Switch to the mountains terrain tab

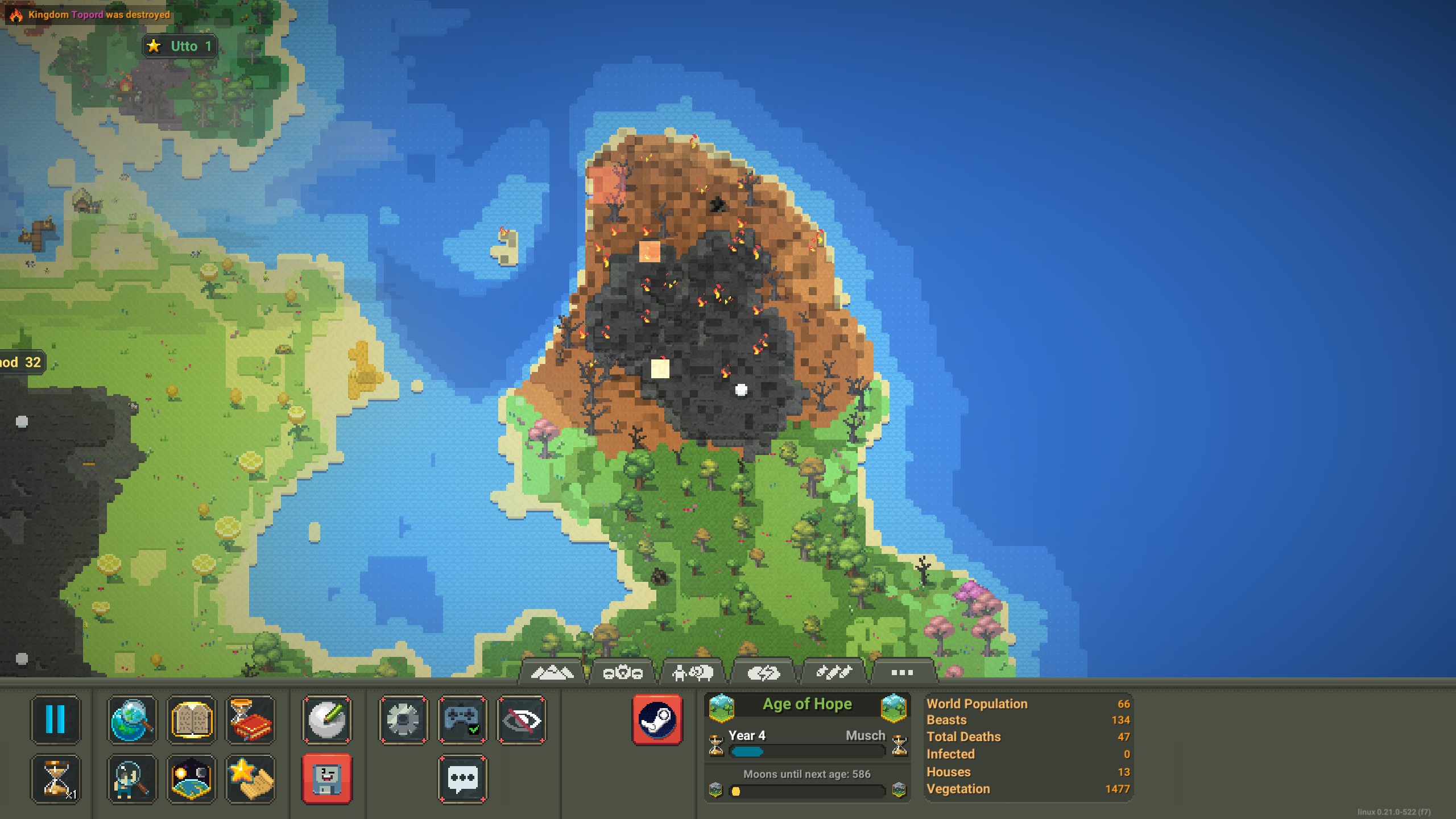[x=552, y=673]
